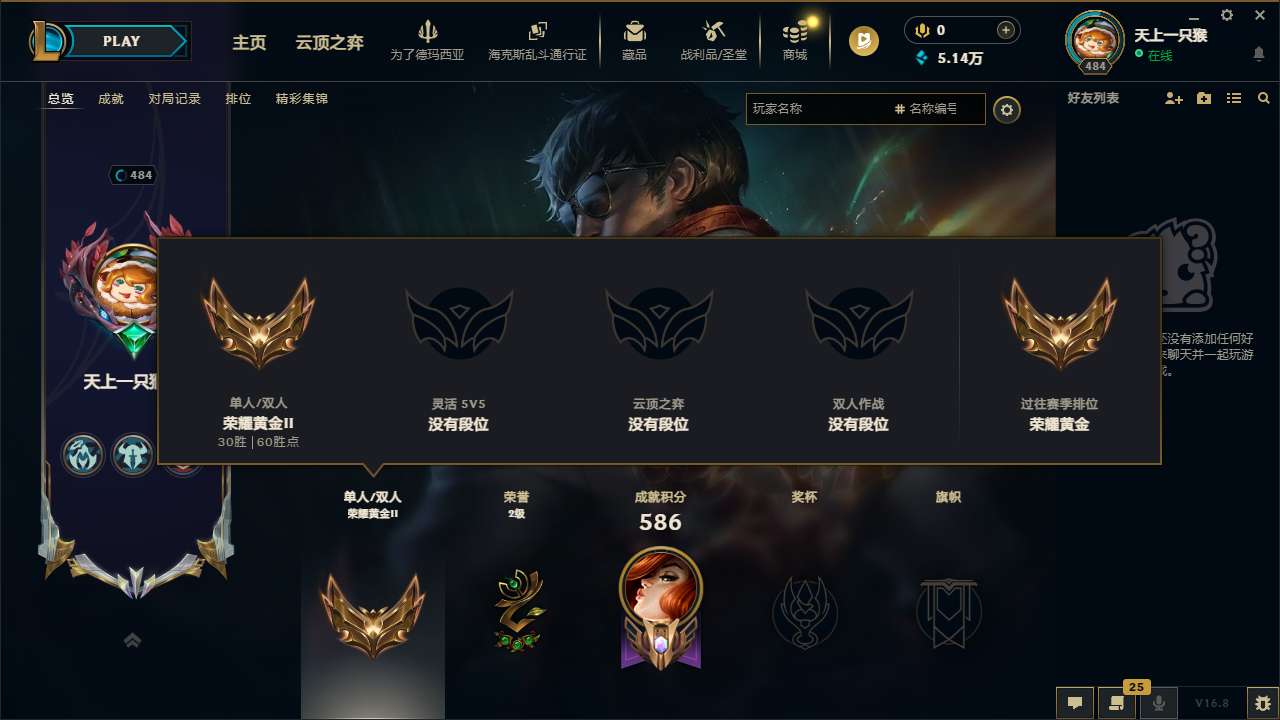1280x720 pixels.
Task: Open messages icon showing 25 badge
Action: point(1117,703)
